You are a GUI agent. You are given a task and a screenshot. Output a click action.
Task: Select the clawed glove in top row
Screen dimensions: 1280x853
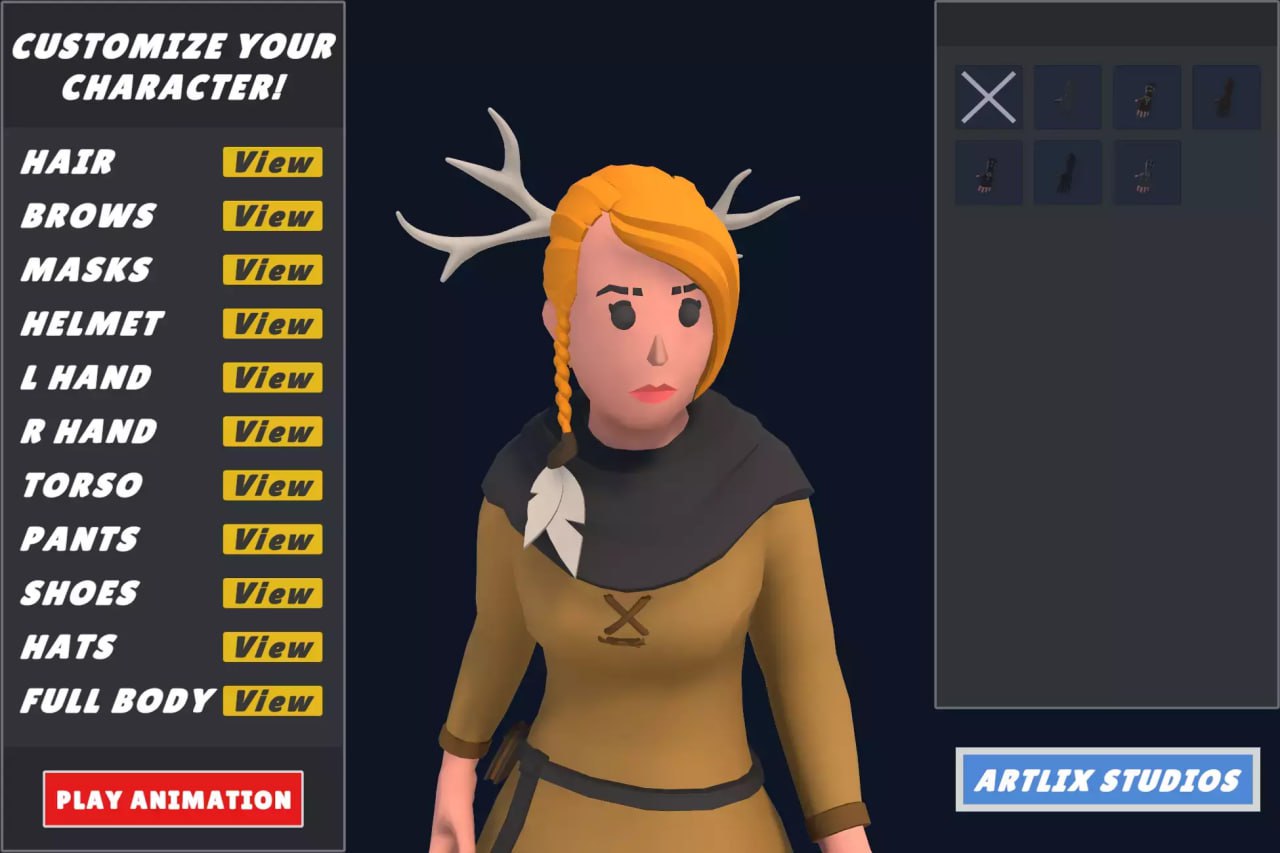(x=1146, y=97)
